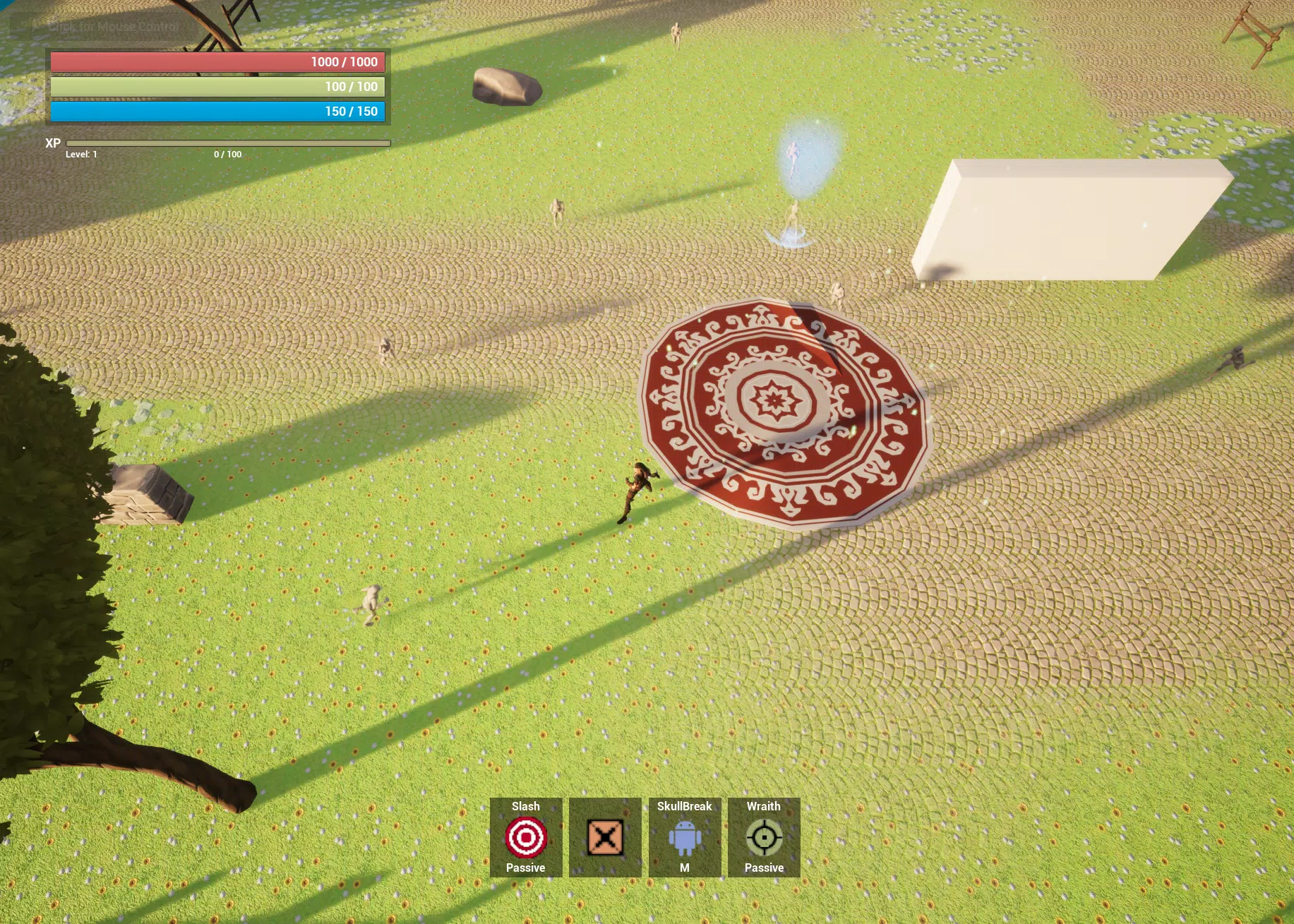Select the unlabeled crossed-box ability slot

click(x=605, y=837)
